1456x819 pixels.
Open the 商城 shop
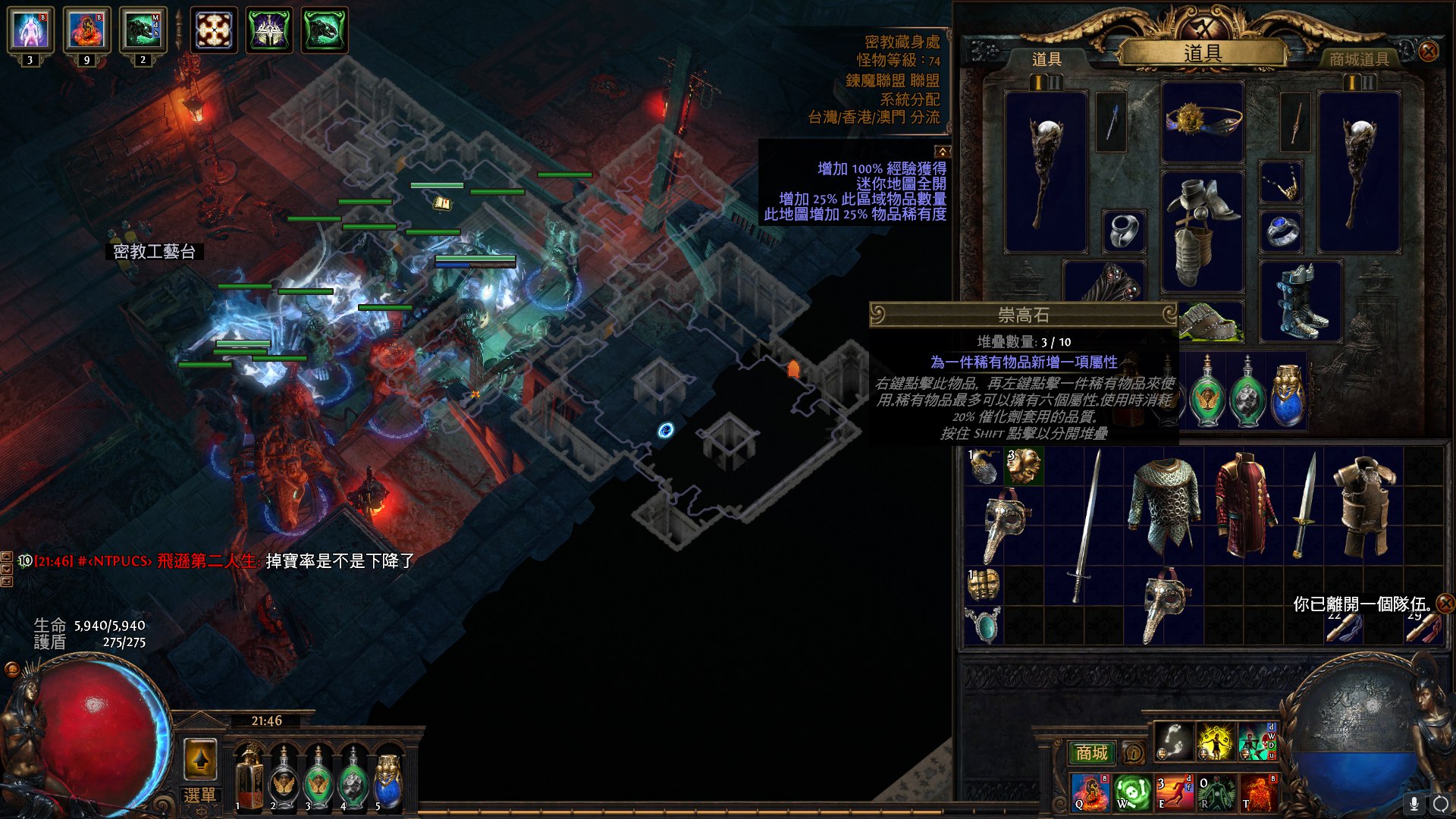point(1091,753)
